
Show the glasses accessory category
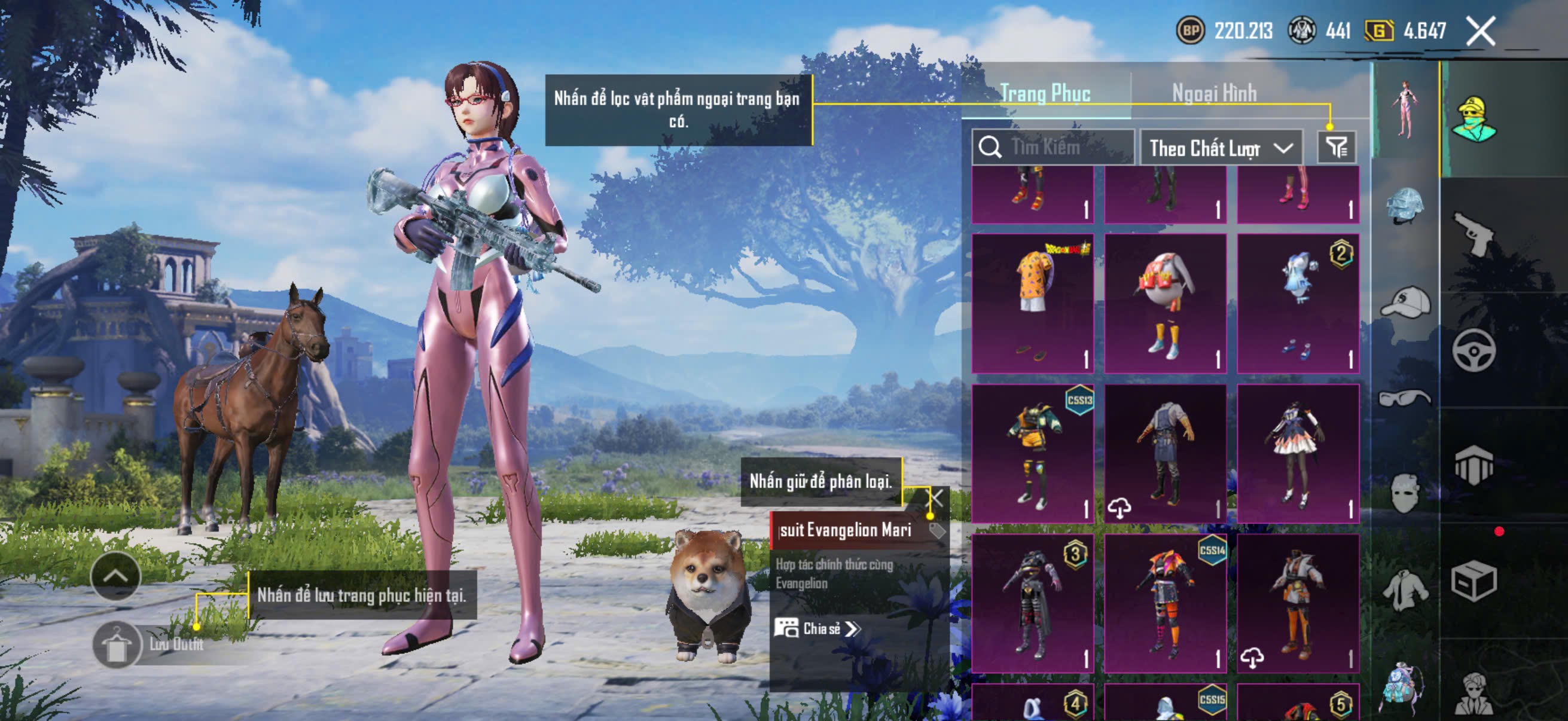point(1405,398)
